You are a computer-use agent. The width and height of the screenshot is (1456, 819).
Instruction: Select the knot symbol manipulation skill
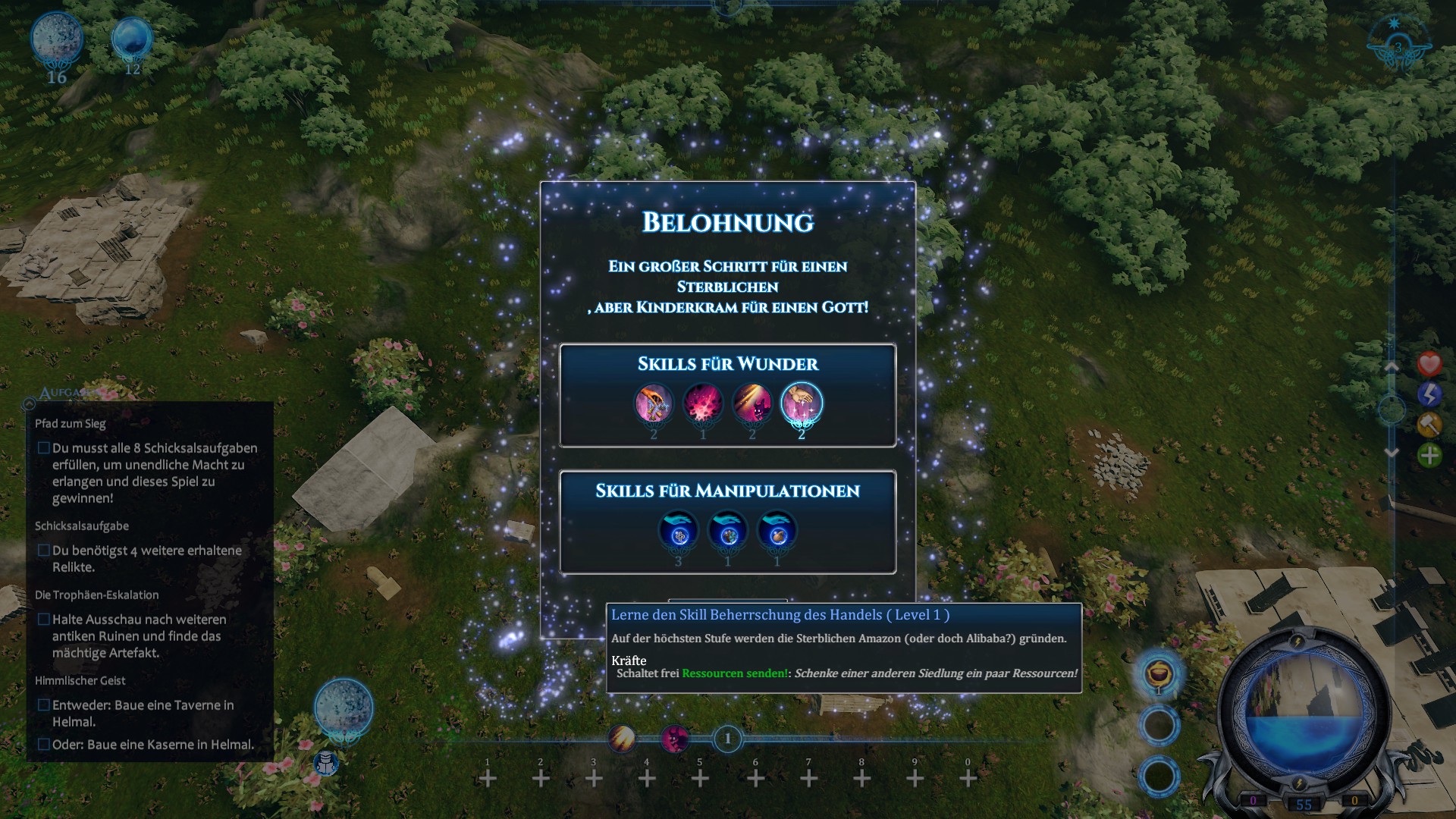pos(679,531)
